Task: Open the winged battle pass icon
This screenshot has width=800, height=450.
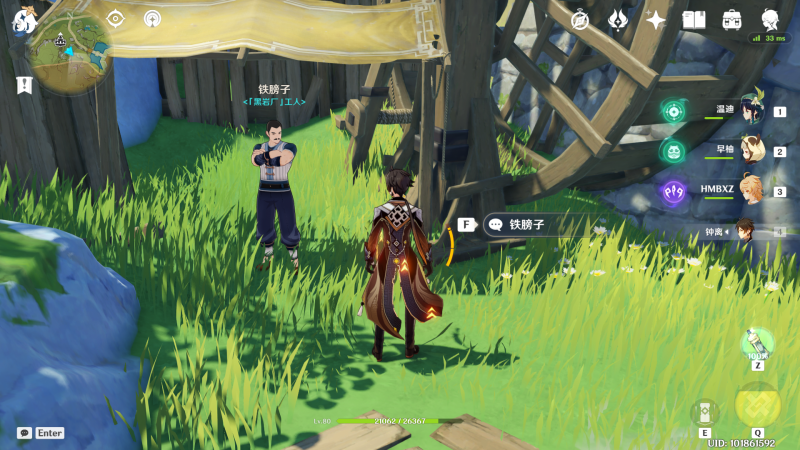Action: 618,19
